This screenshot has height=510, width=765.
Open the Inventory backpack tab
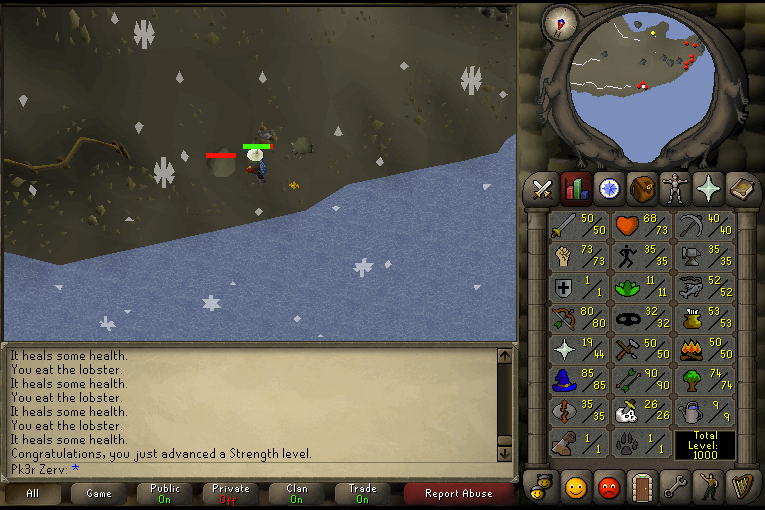[641, 188]
